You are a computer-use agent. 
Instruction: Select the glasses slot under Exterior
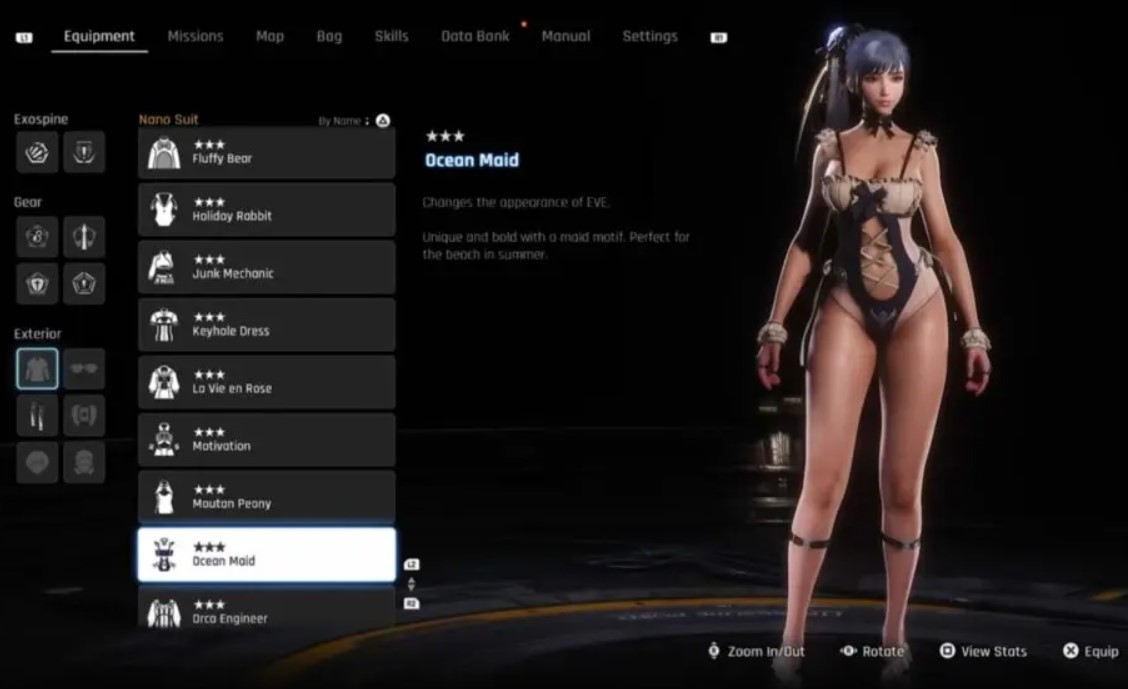pos(84,369)
